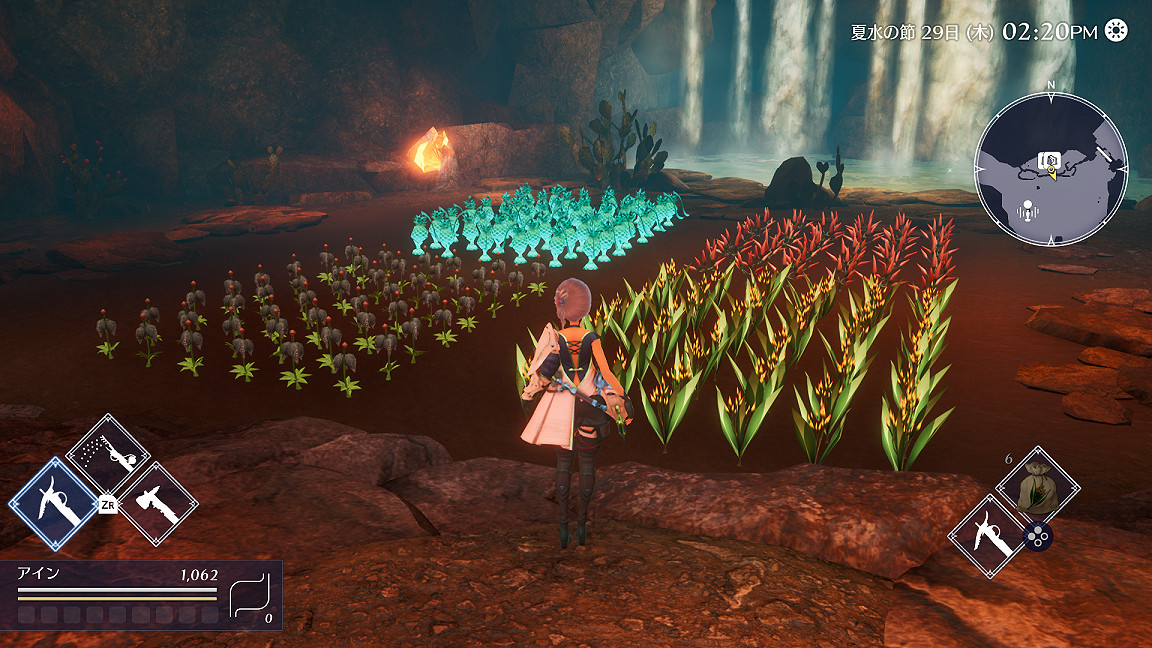The height and width of the screenshot is (648, 1152).
Task: Switch to the watering can tool
Action: point(106,456)
